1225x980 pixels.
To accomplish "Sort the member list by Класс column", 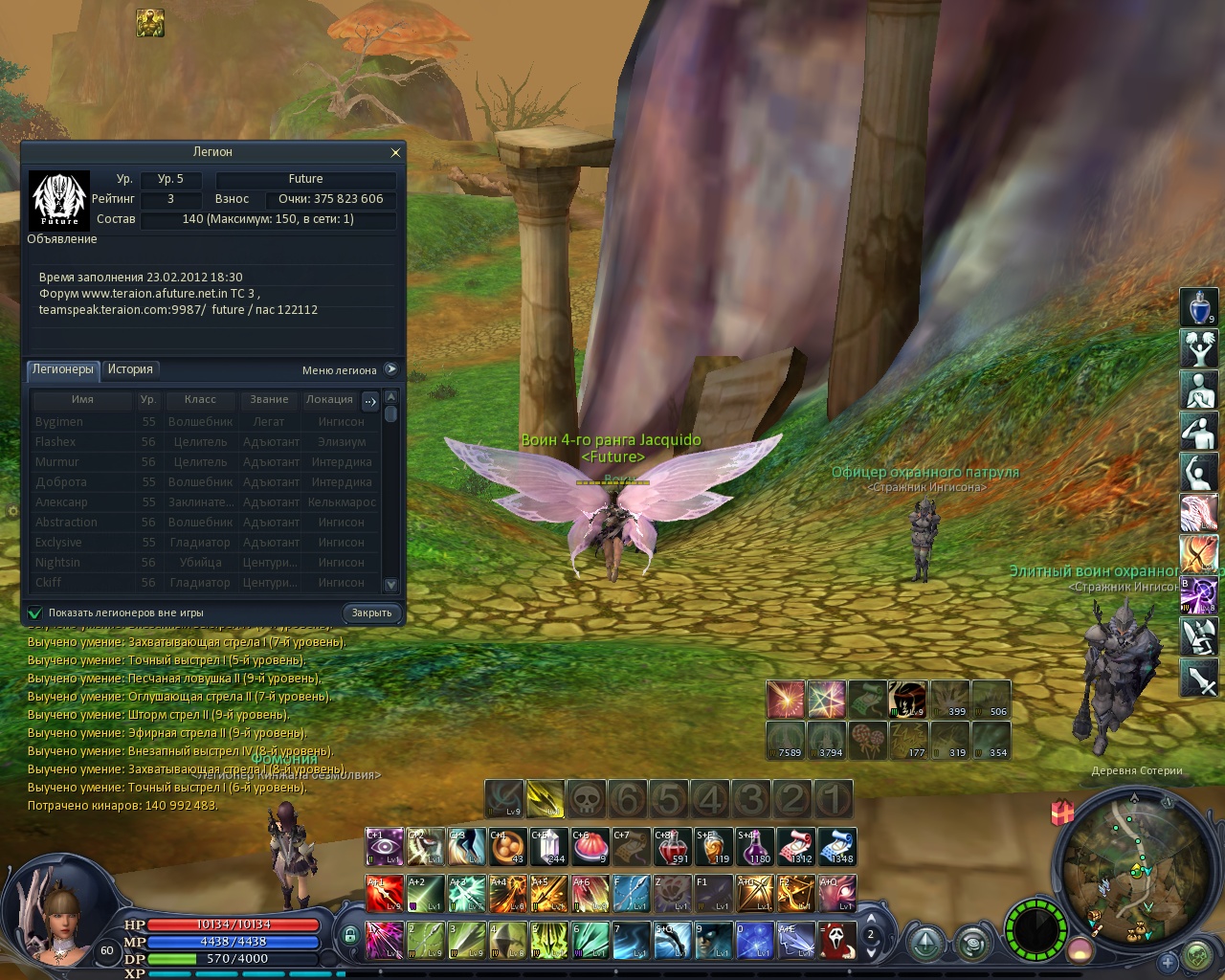I will click(200, 399).
